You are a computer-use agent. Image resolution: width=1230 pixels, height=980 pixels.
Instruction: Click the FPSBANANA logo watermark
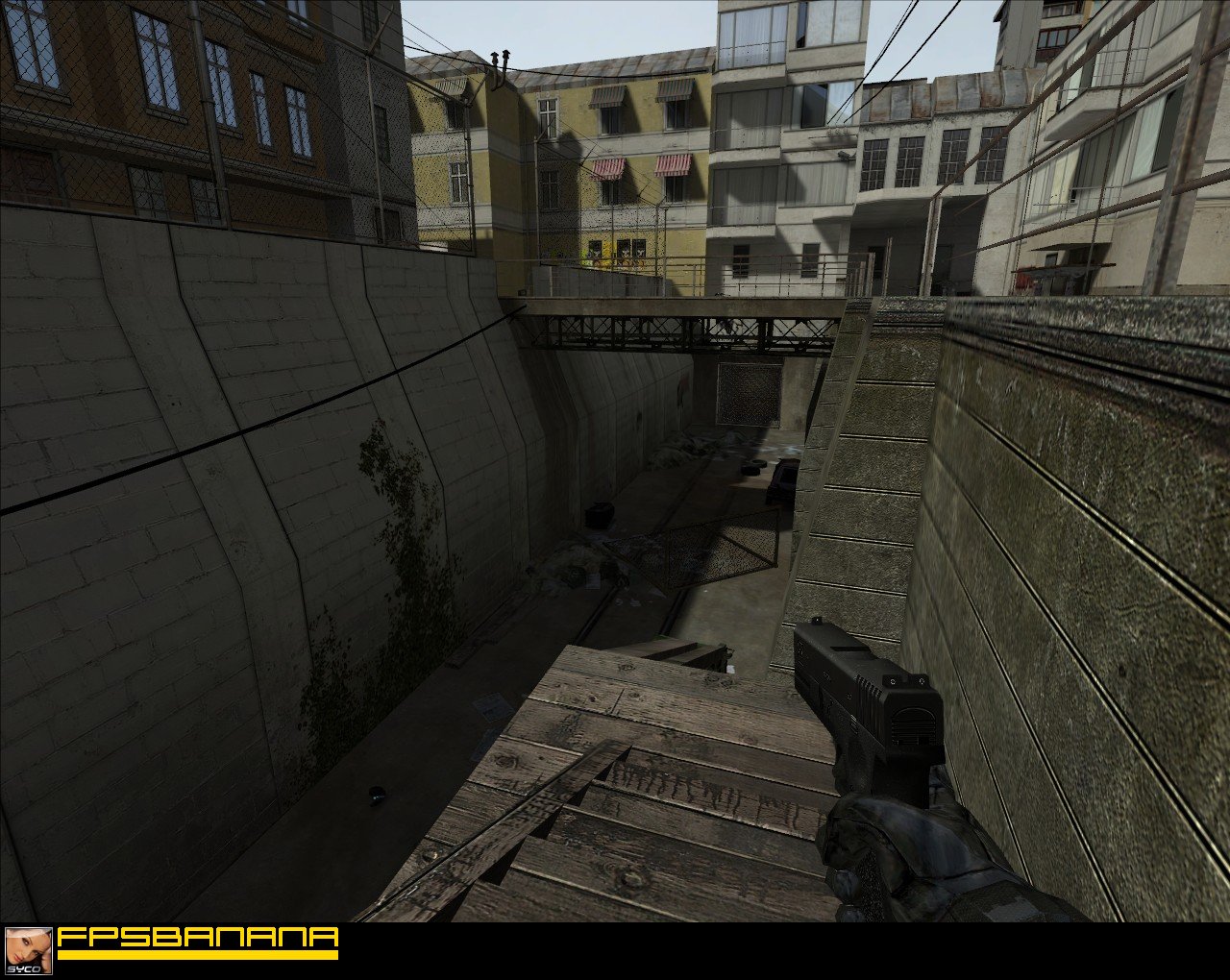pyautogui.click(x=198, y=941)
